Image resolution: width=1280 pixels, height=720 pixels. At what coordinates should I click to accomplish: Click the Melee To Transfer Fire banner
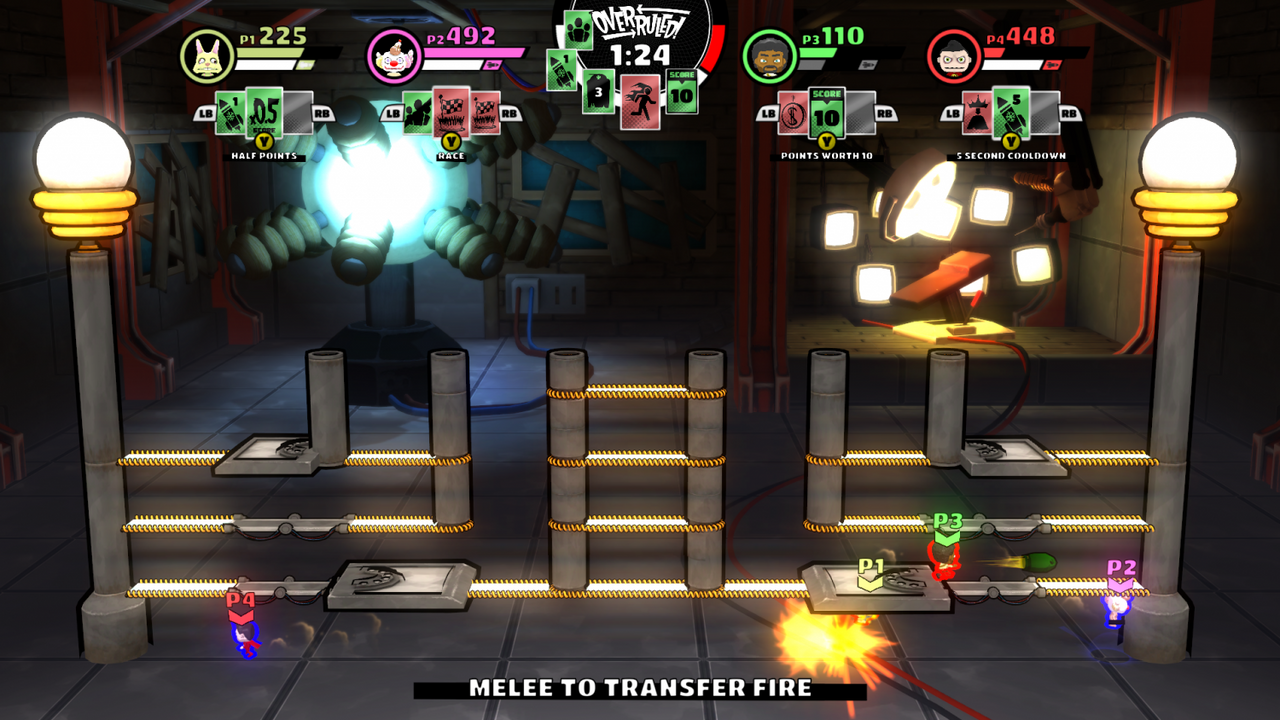640,692
